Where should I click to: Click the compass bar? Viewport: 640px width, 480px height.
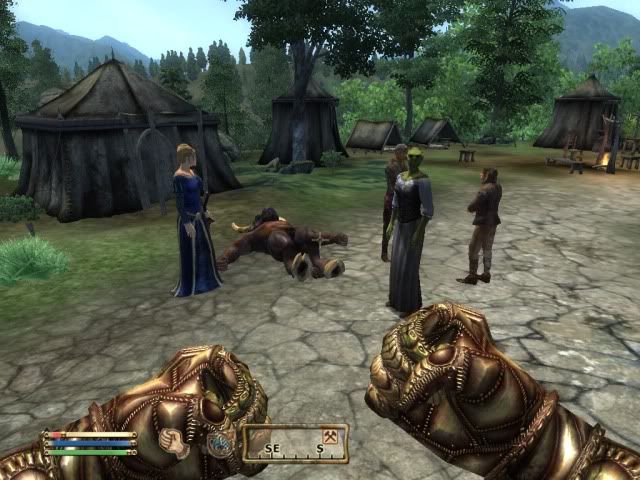coord(295,443)
